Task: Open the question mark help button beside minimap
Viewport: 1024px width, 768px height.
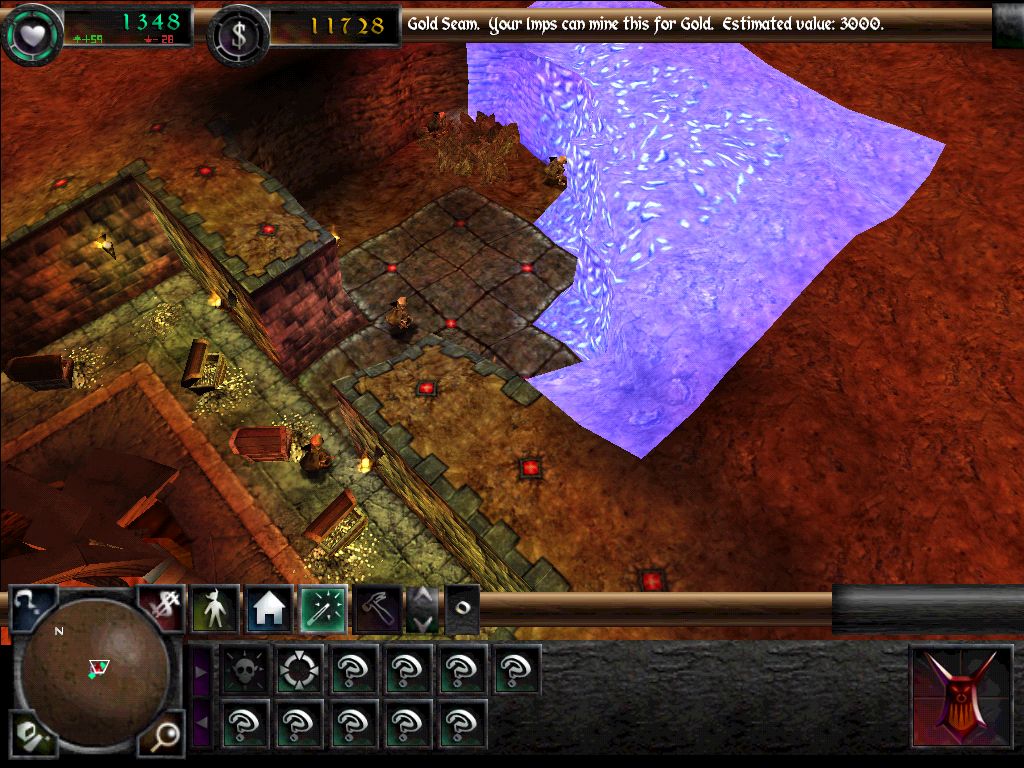Action: pos(29,606)
